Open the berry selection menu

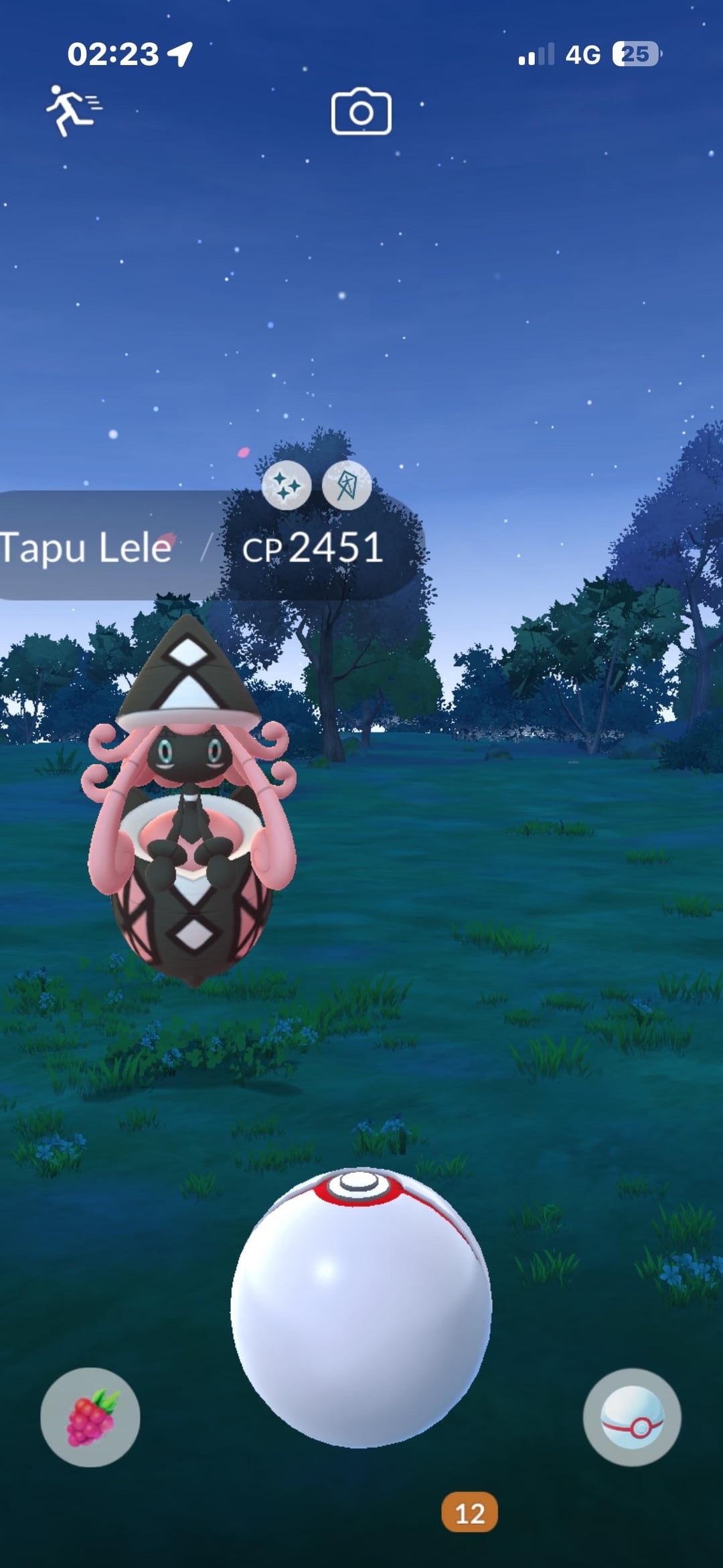click(x=90, y=1417)
